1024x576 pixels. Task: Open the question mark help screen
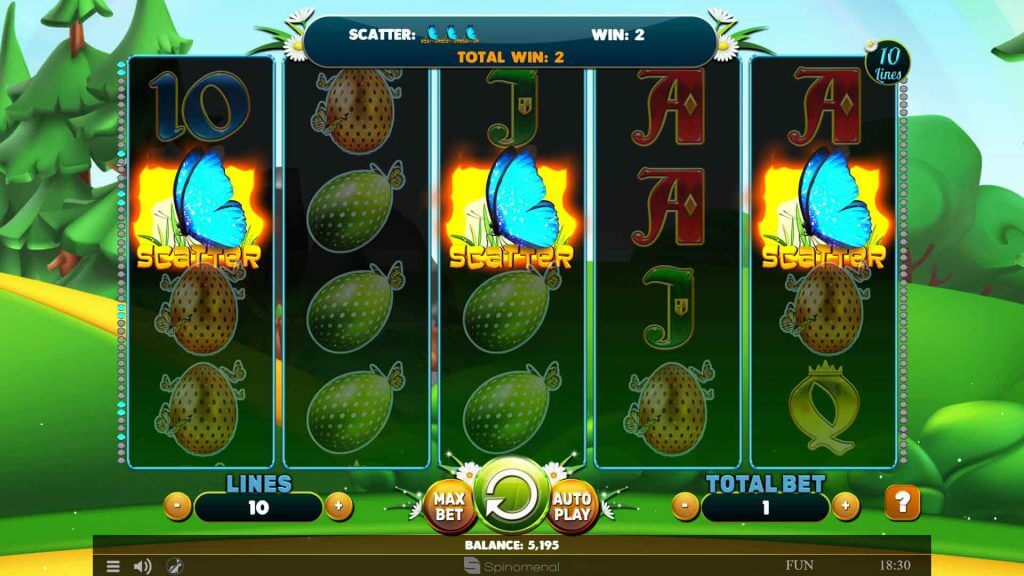coord(902,502)
